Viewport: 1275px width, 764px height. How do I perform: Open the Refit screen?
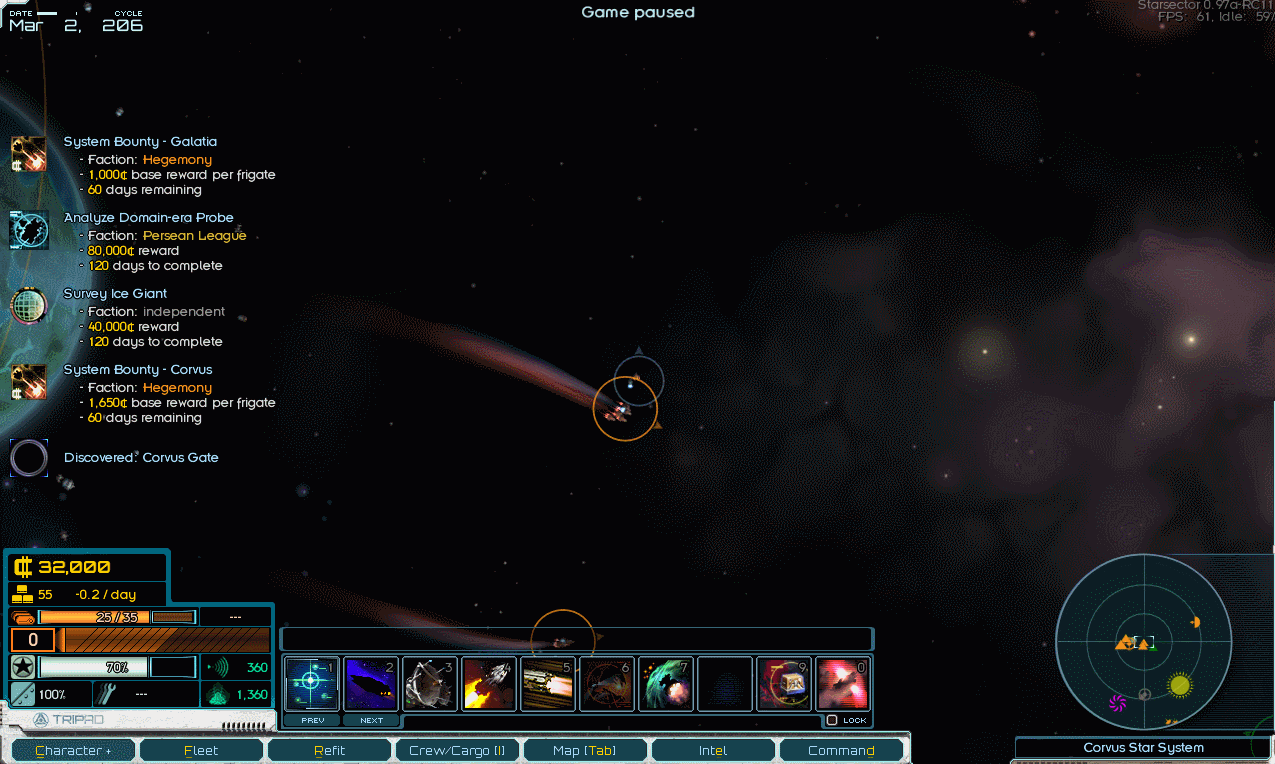(x=329, y=750)
